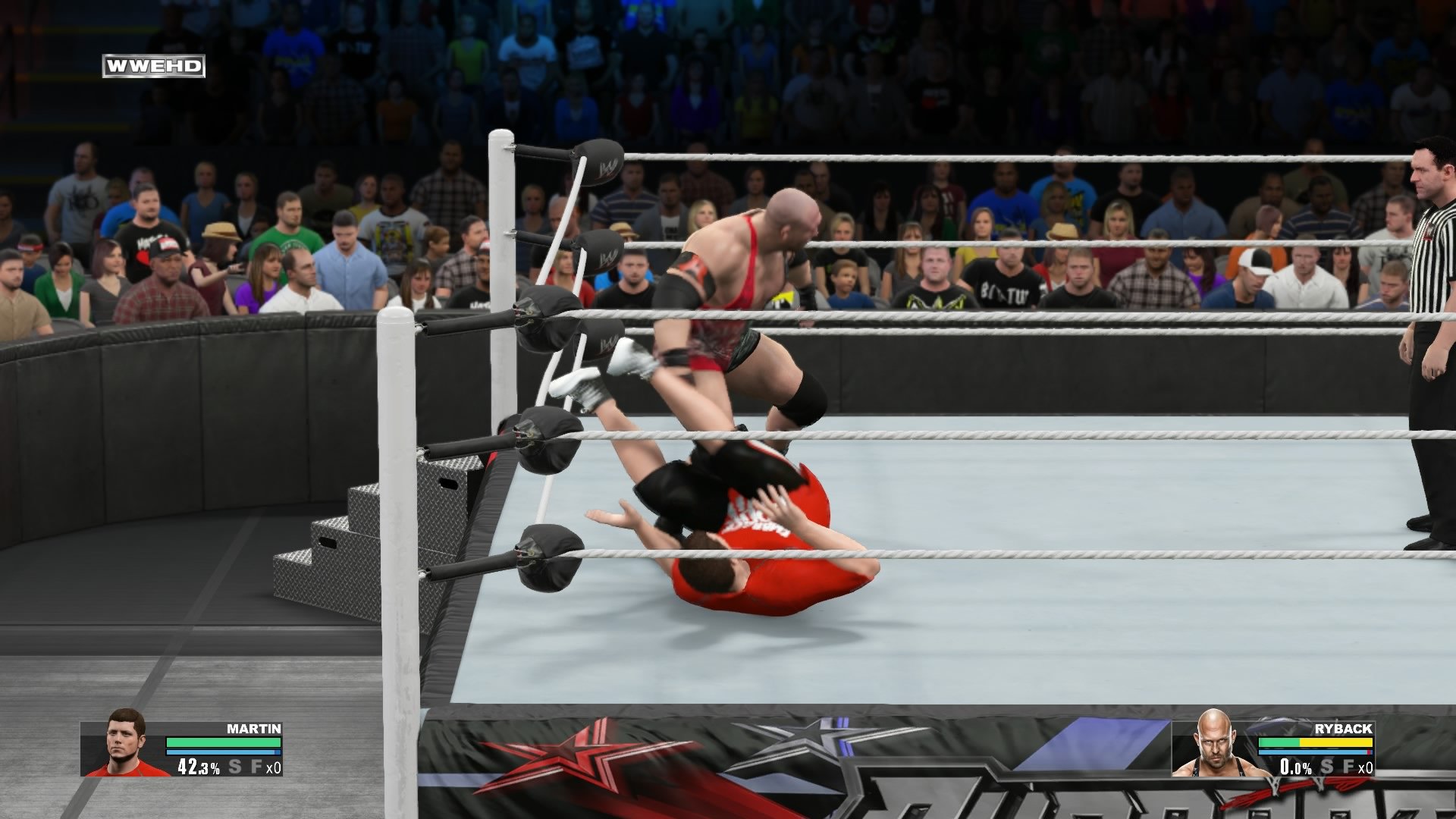Click Martin's 42.3% damage readout

point(199,767)
